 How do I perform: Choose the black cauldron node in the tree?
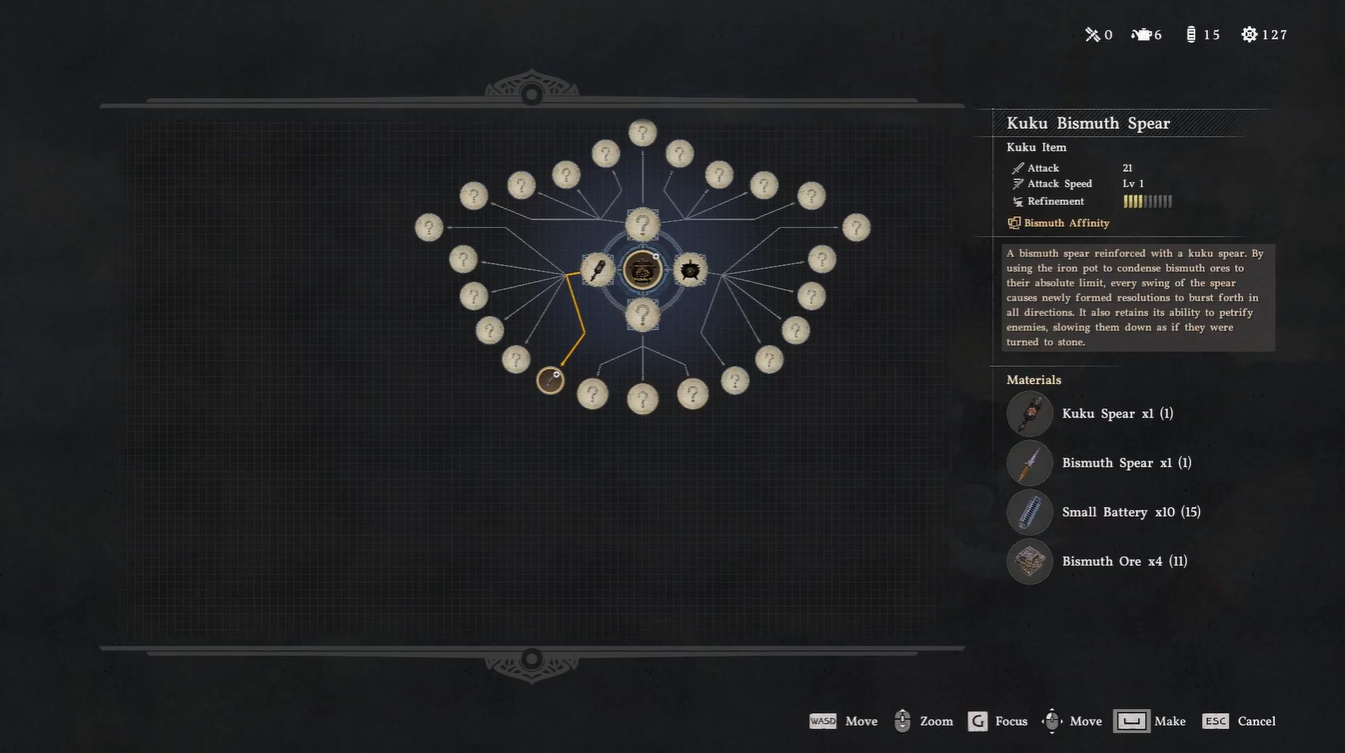coord(690,270)
